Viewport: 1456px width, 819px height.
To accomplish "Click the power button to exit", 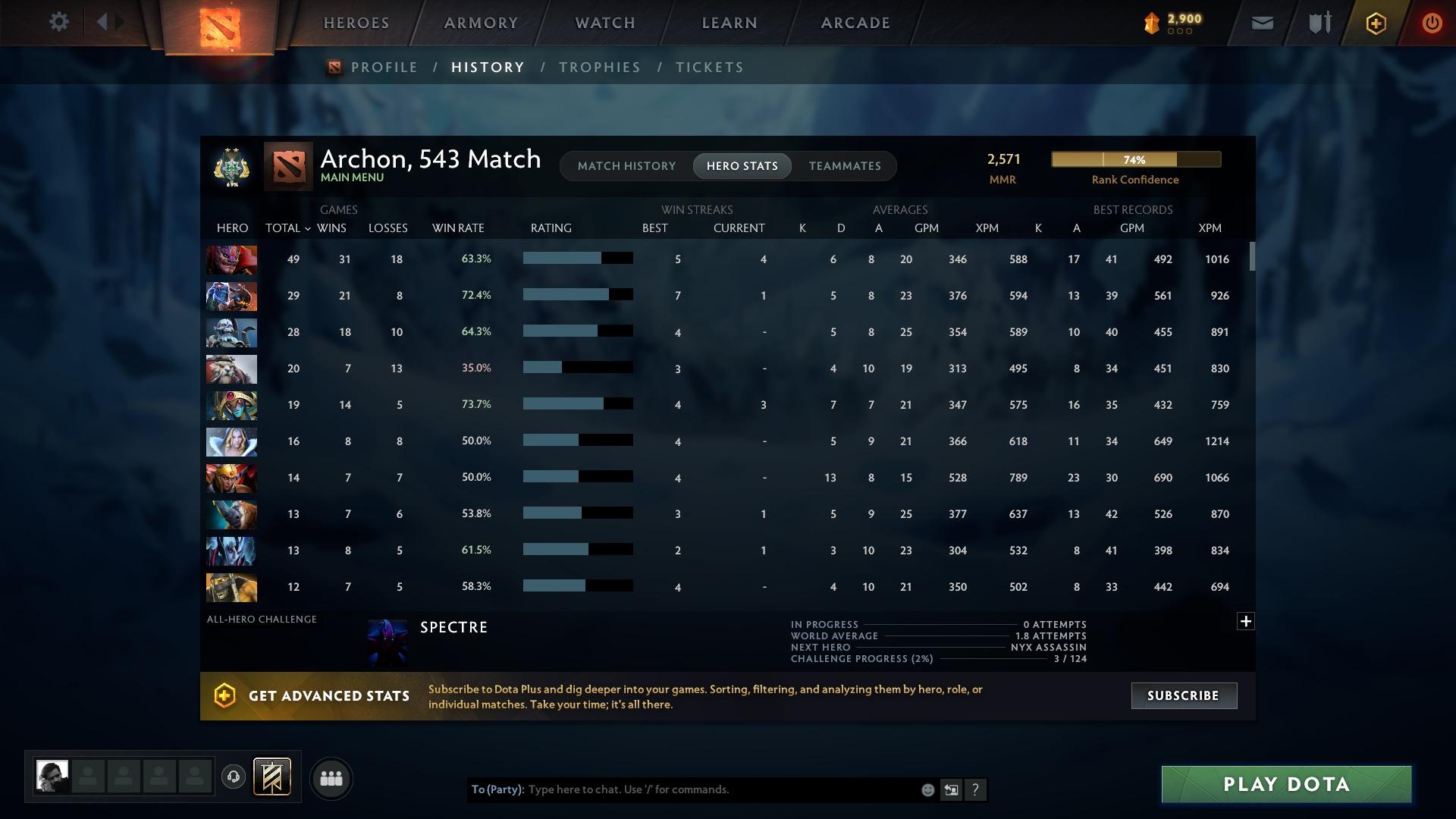I will [1432, 23].
